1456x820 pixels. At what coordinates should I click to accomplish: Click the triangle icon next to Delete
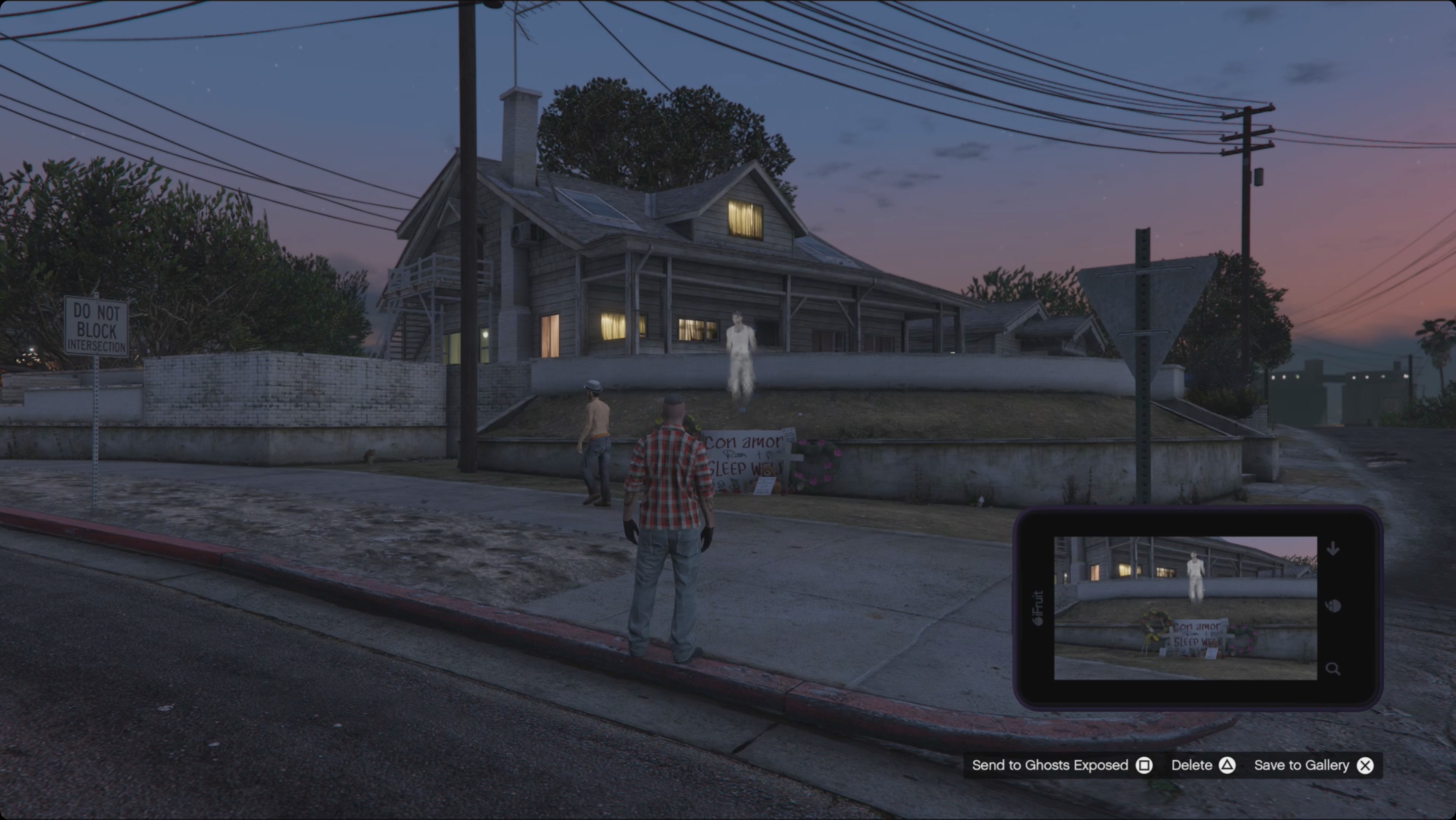1226,765
